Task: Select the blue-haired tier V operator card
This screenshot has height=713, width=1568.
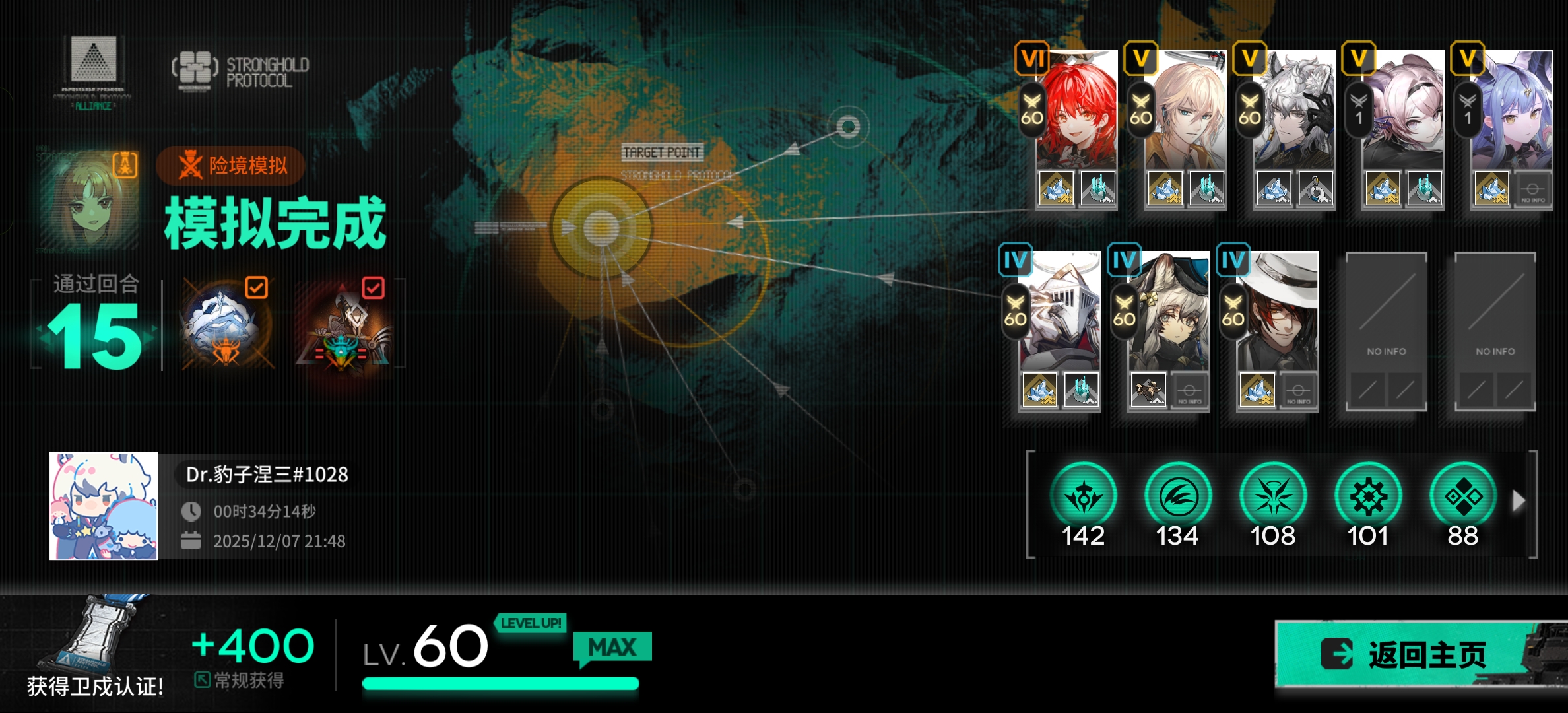Action: [x=1511, y=112]
